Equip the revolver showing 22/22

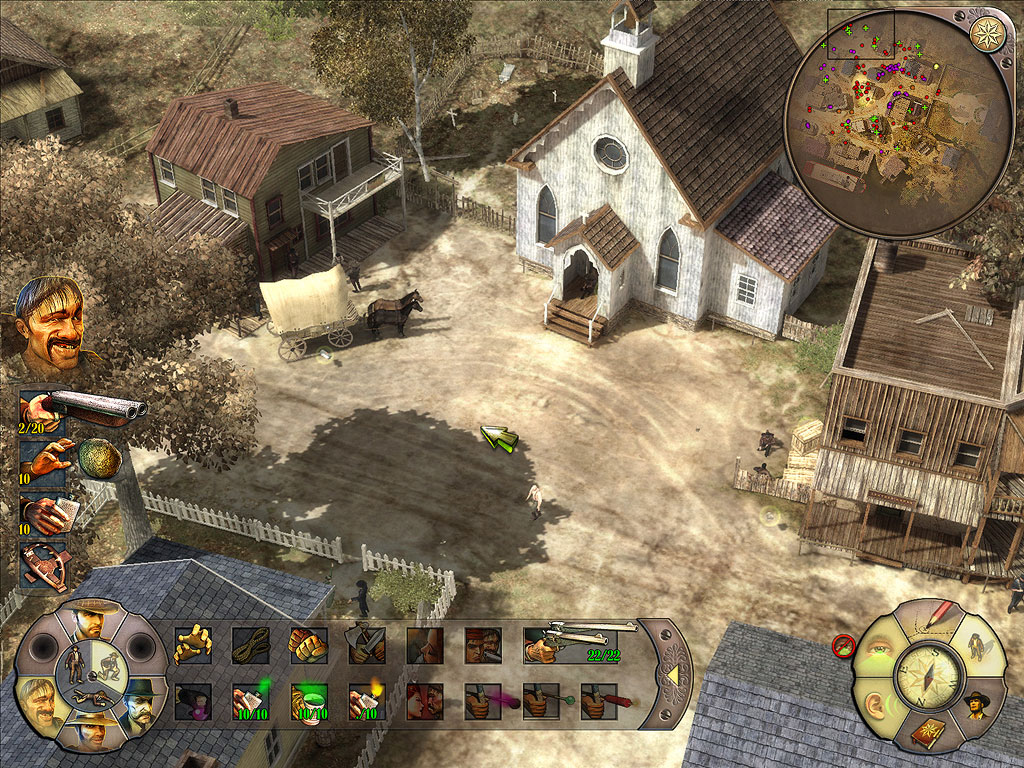tap(570, 643)
